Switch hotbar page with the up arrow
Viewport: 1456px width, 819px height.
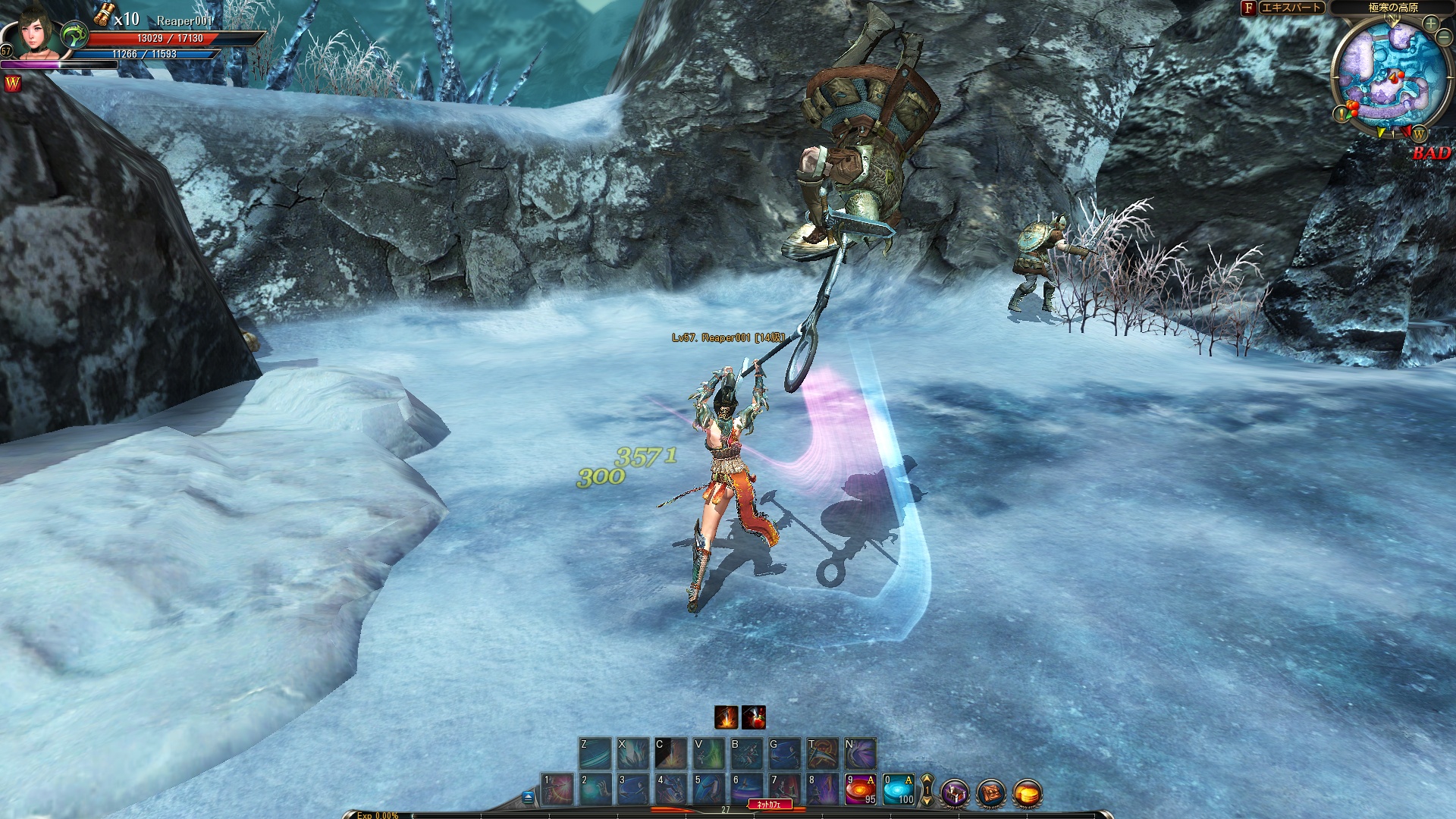(927, 780)
